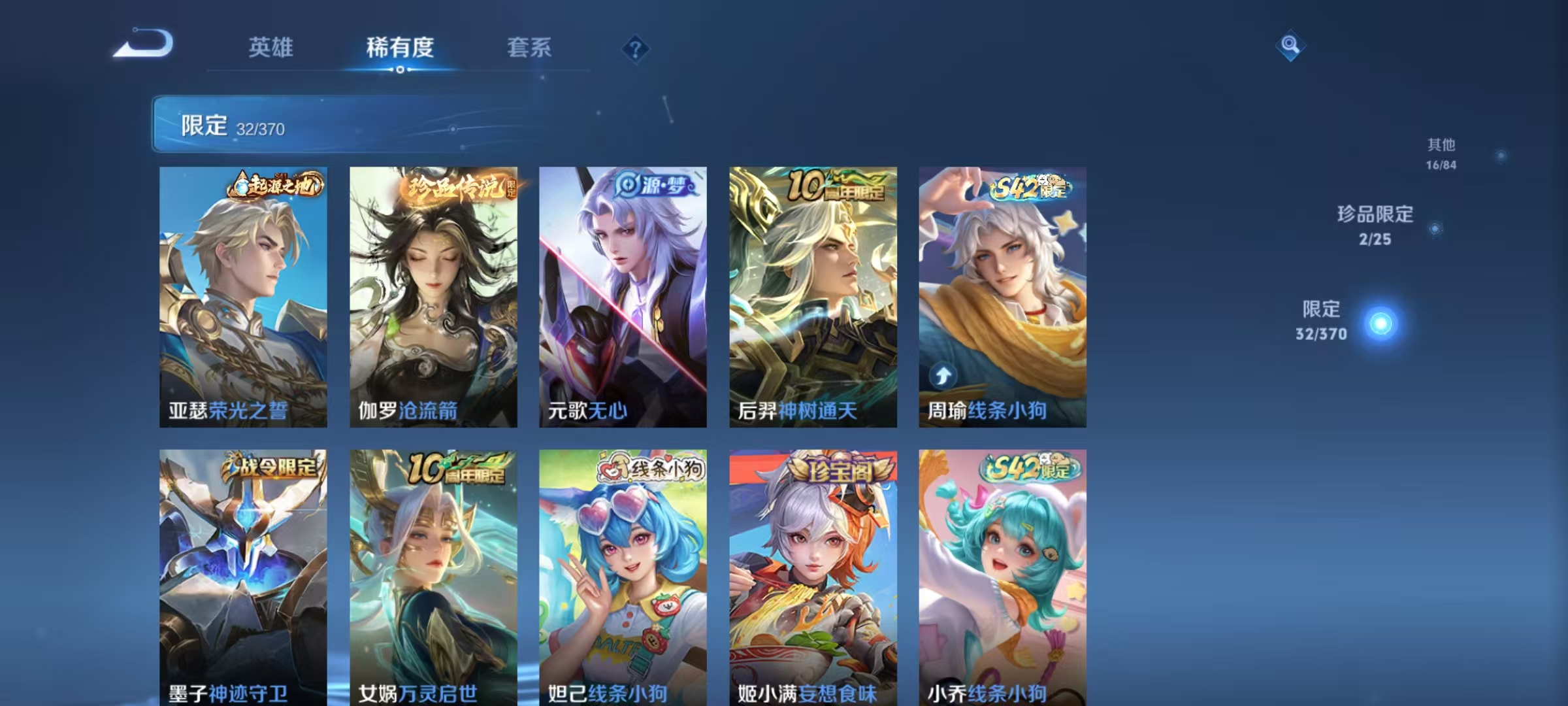1568x706 pixels.
Task: Switch to the 英雄 tab
Action: [x=272, y=48]
